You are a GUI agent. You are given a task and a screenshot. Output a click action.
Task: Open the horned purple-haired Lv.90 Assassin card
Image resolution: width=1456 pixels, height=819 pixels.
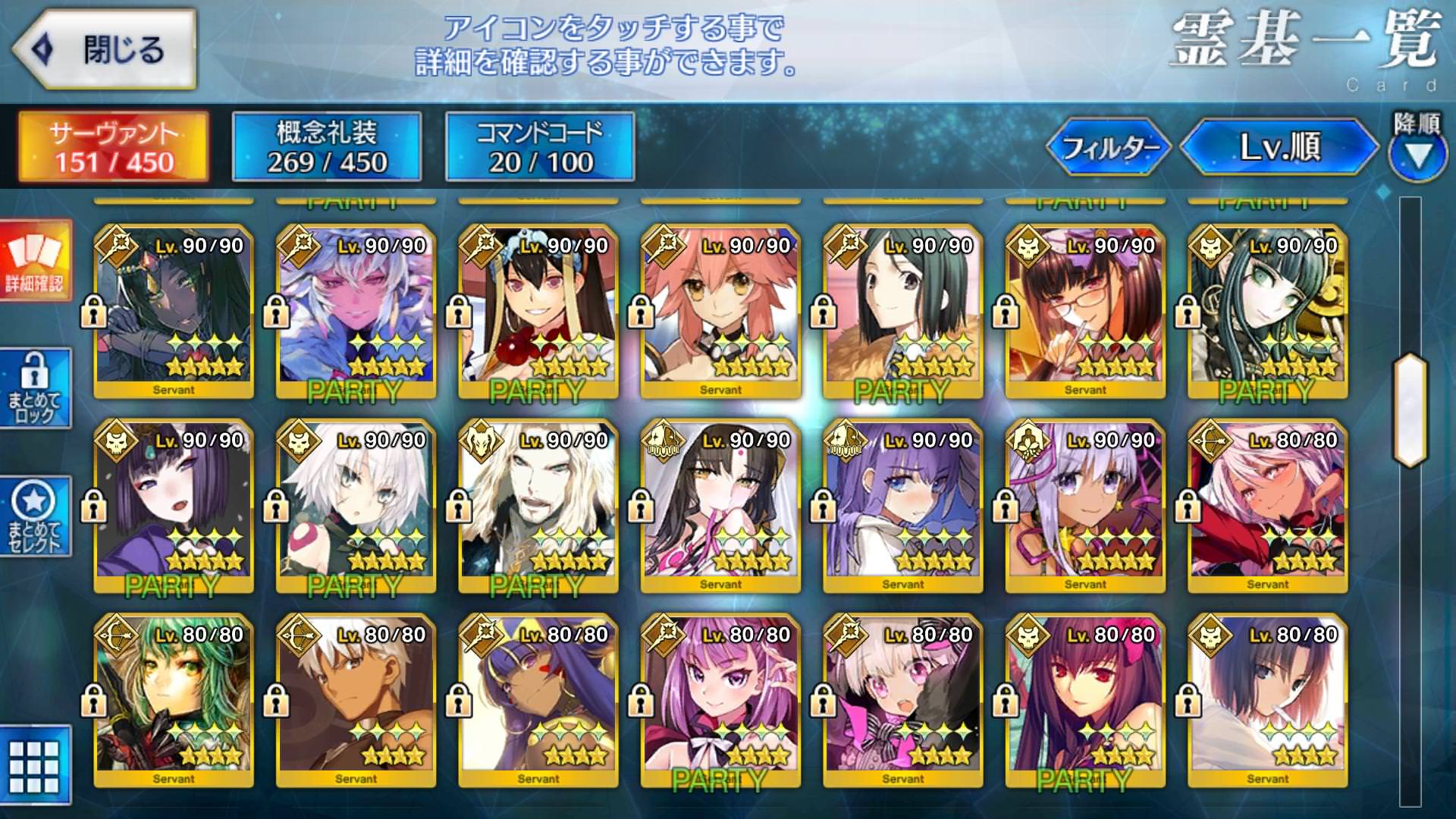coord(174,506)
